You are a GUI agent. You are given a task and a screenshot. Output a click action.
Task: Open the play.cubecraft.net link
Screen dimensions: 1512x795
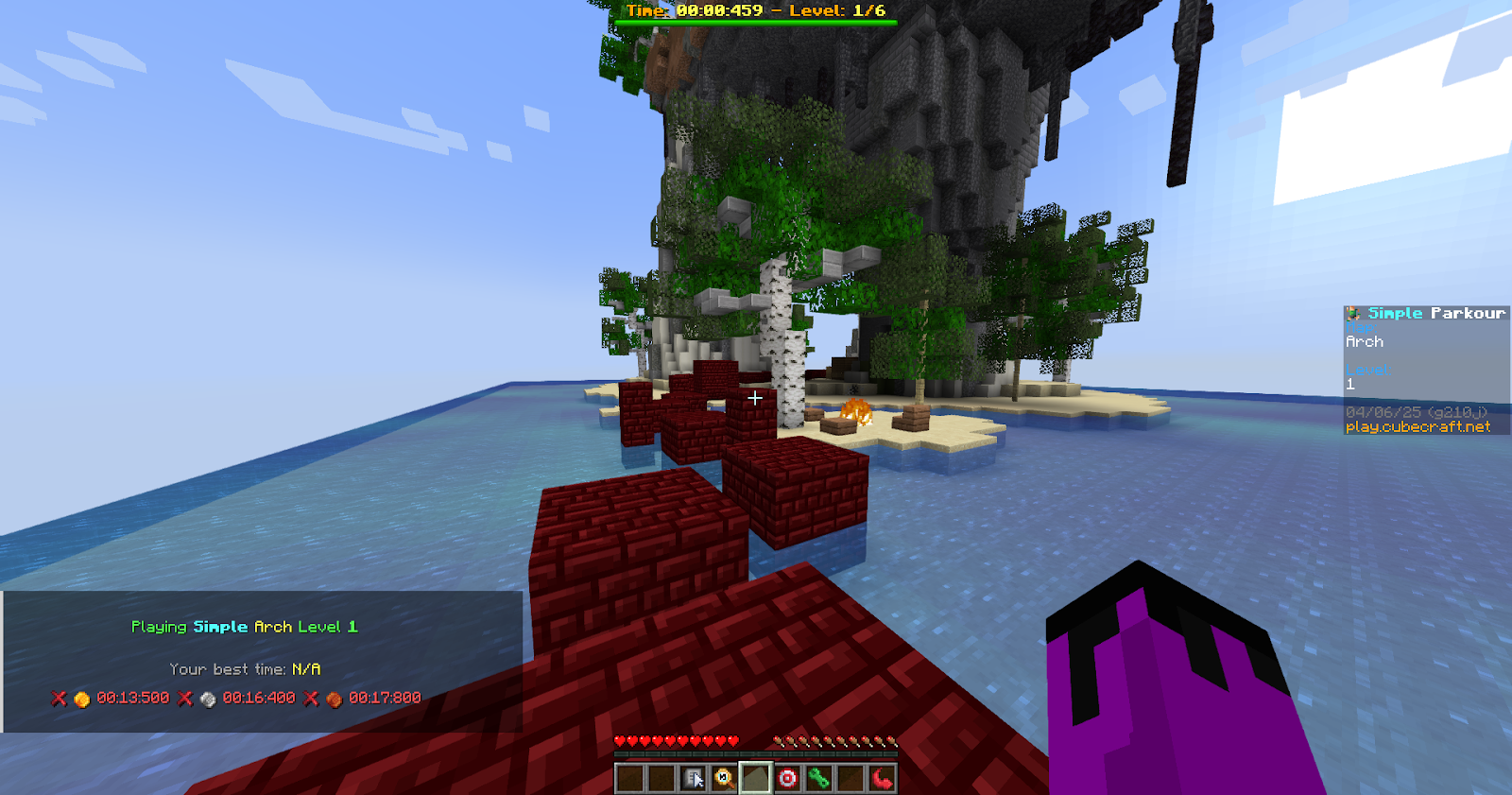pos(1419,426)
